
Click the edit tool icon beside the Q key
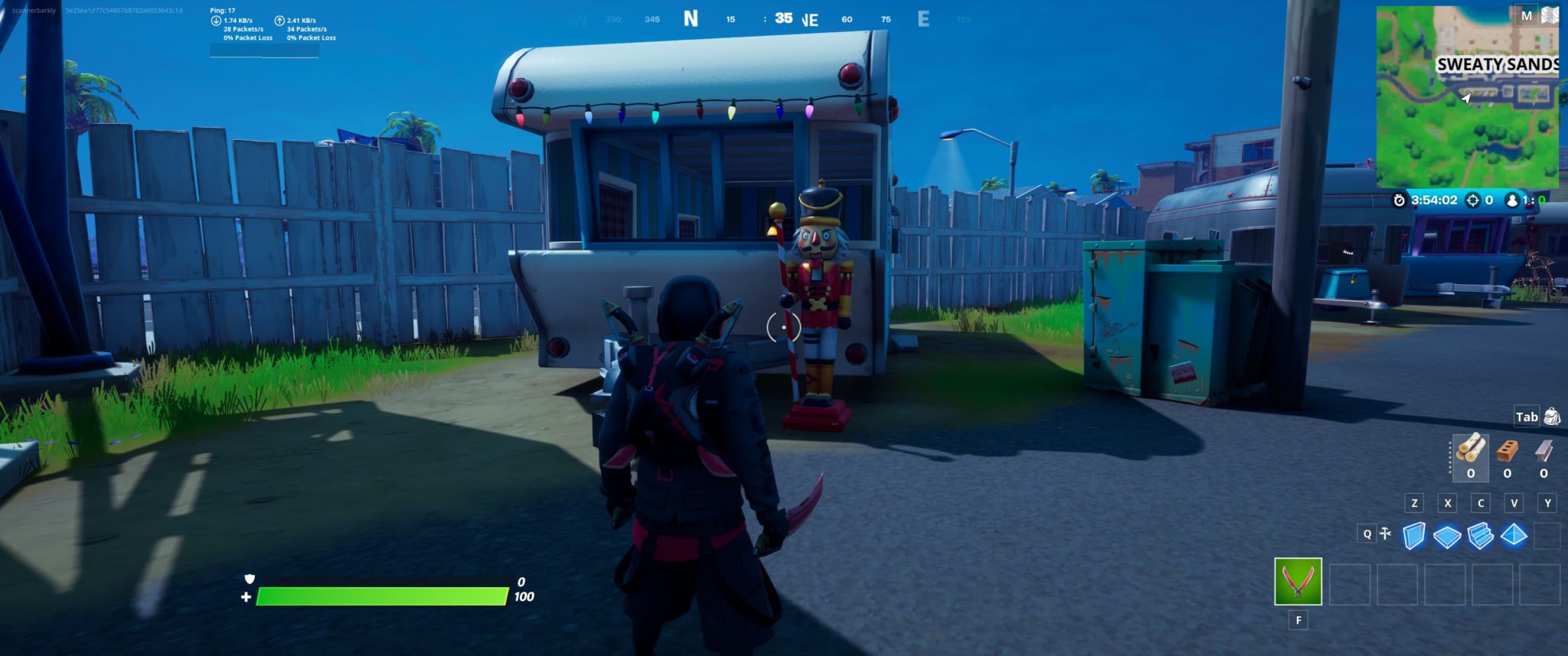[x=1386, y=534]
